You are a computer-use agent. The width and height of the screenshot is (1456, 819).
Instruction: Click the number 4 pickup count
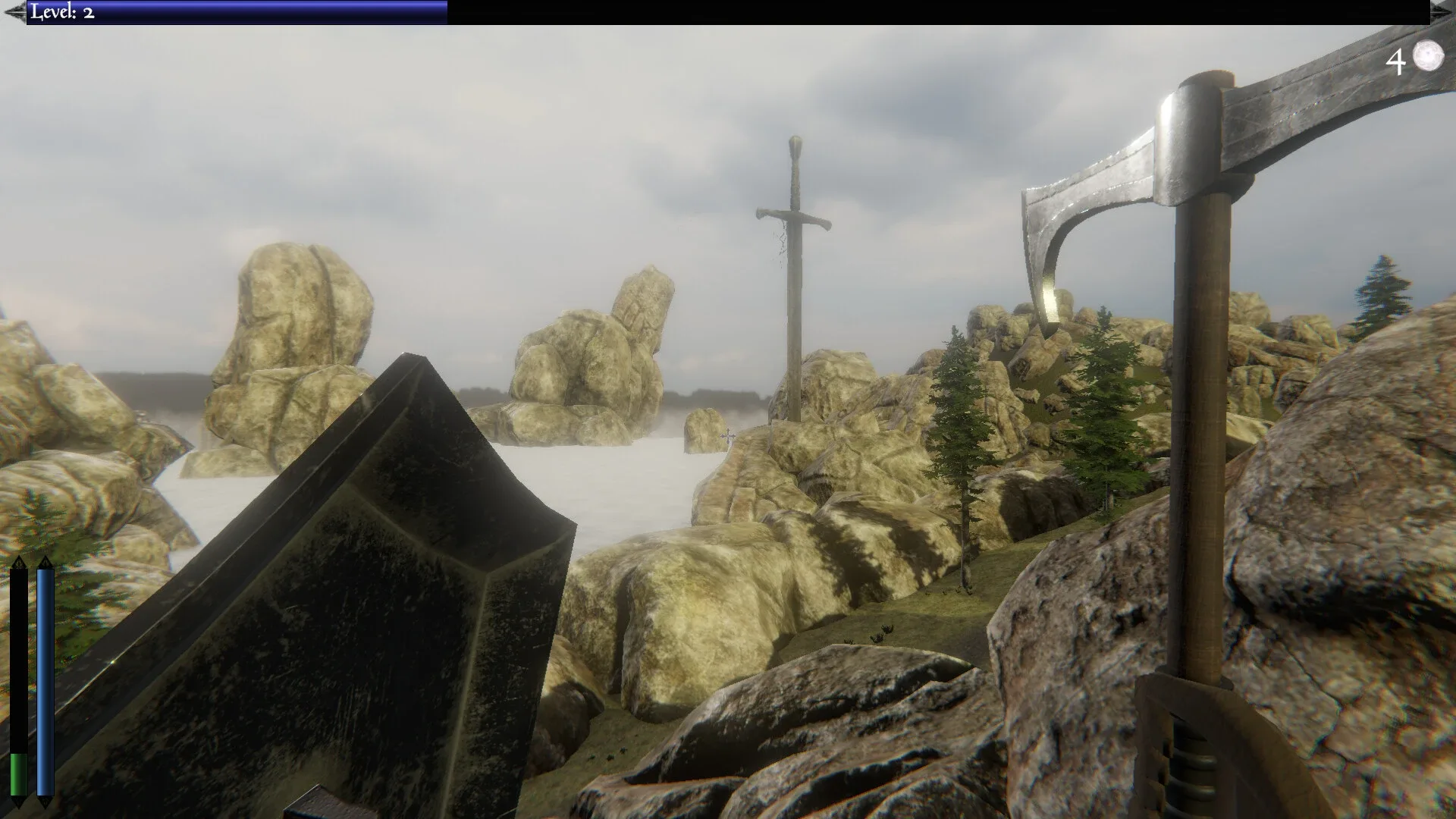(x=1395, y=61)
